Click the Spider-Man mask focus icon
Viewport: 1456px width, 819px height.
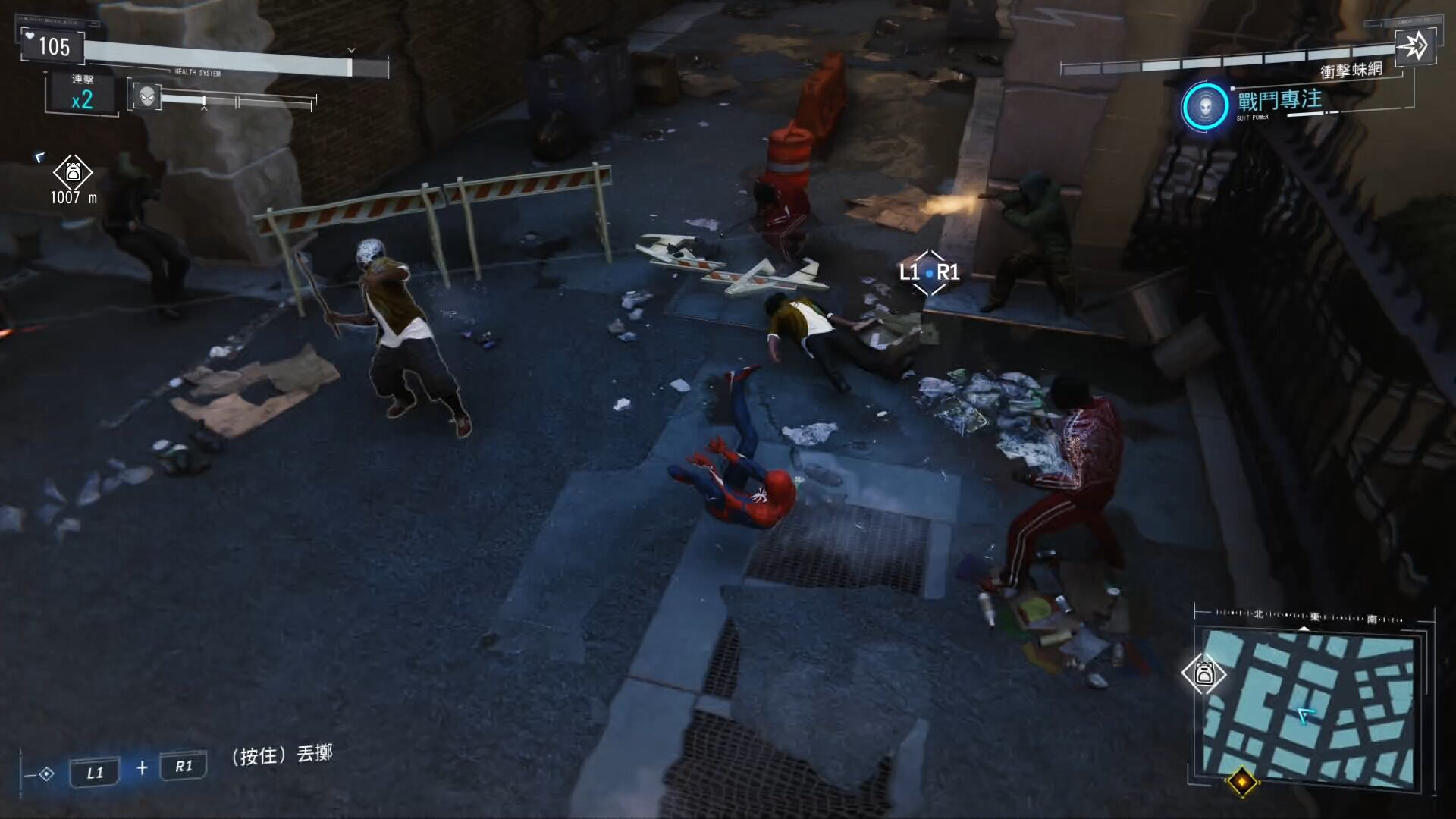coord(147,96)
